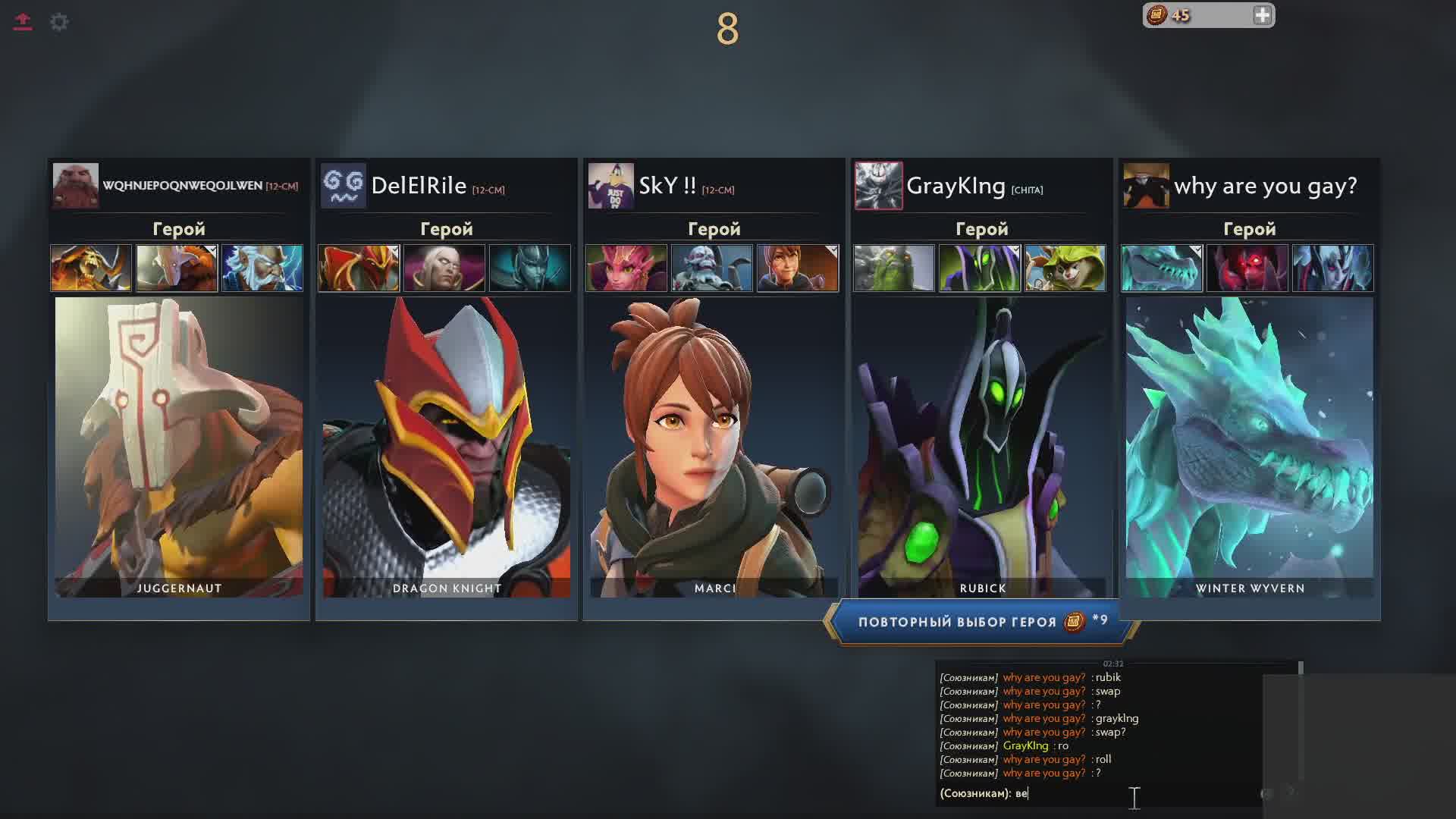
Task: Select the Juggernaut hero portrait card
Action: (179, 447)
